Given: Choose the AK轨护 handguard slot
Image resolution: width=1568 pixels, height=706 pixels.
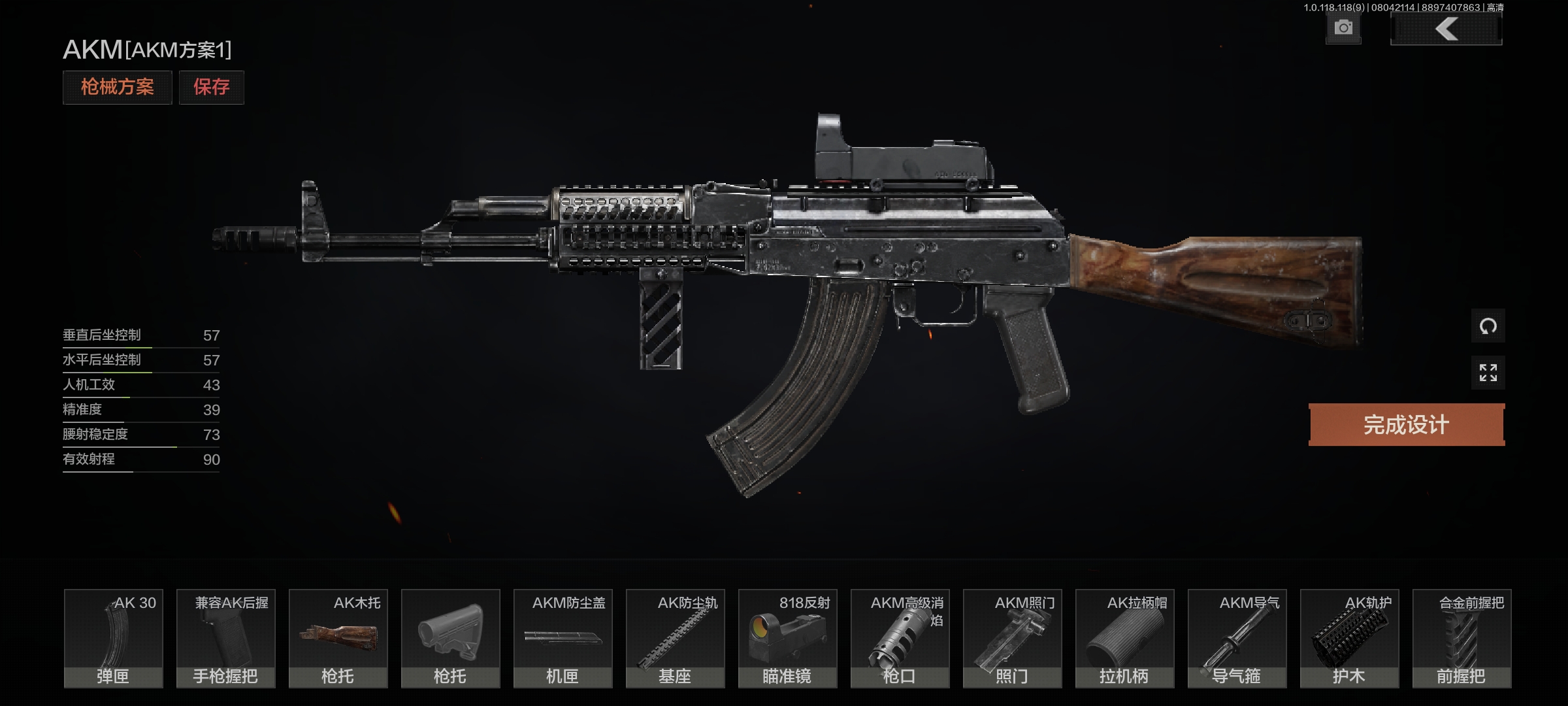Looking at the screenshot, I should pyautogui.click(x=1349, y=638).
